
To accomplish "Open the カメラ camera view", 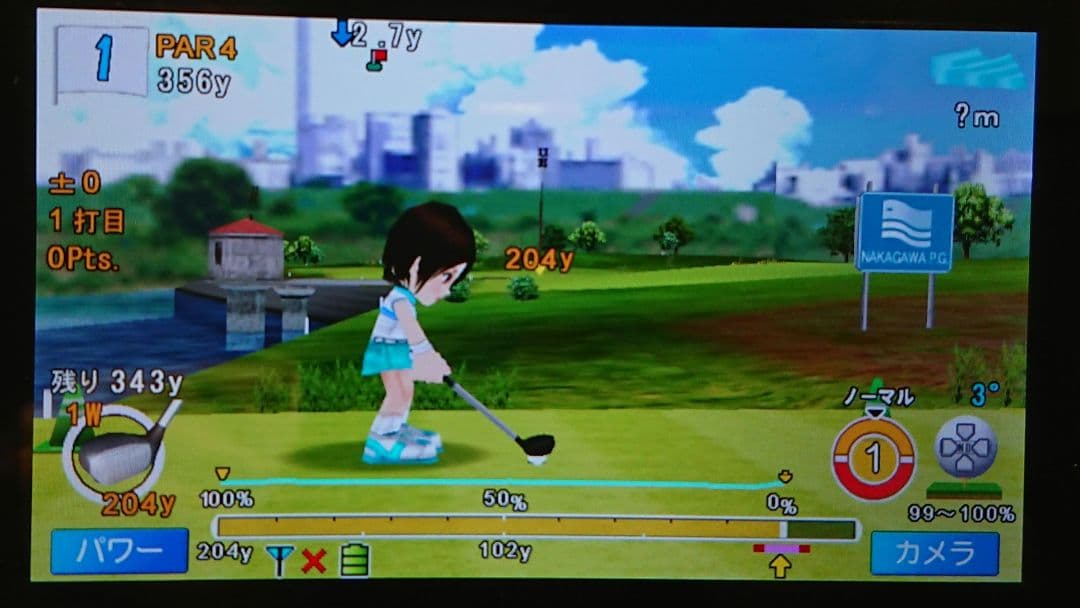I will [934, 553].
